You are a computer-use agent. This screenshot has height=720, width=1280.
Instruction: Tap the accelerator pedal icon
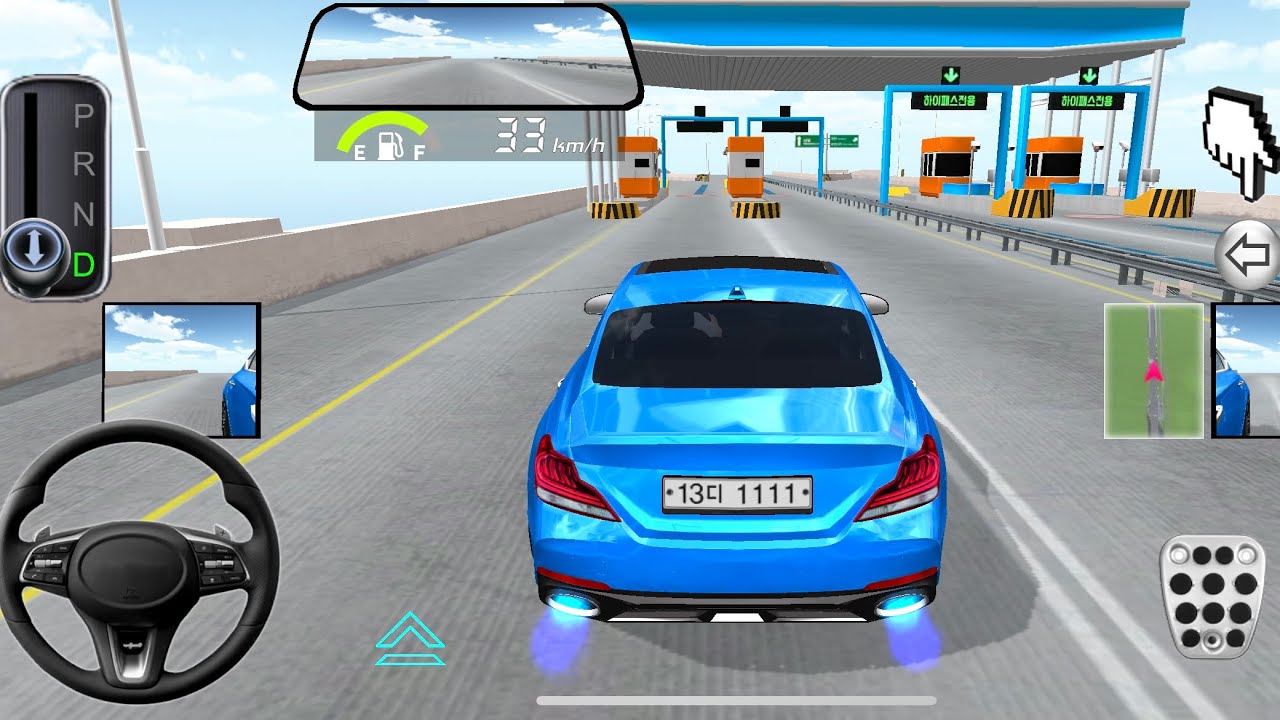(1212, 597)
